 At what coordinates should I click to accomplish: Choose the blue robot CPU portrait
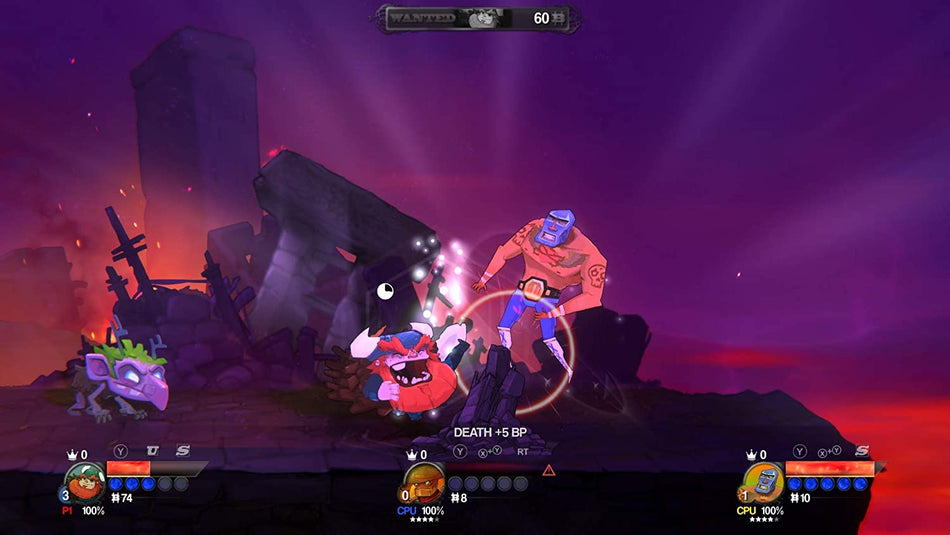click(764, 483)
